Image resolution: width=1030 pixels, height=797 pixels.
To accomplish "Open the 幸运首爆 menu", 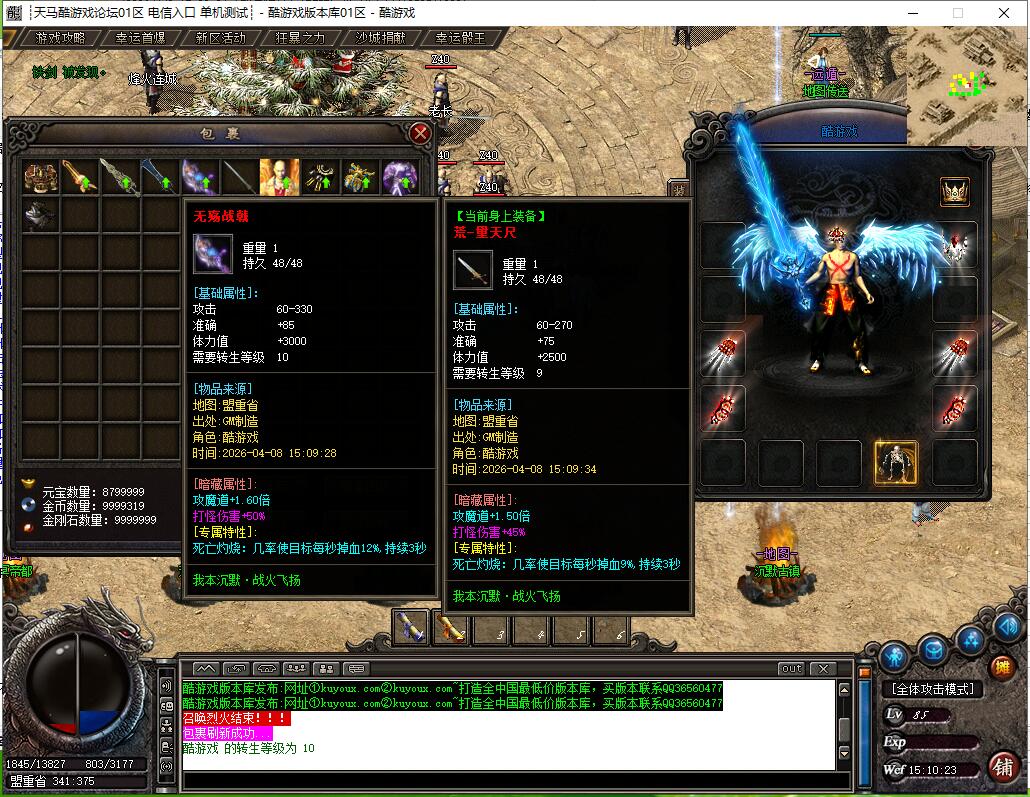I will pos(140,38).
